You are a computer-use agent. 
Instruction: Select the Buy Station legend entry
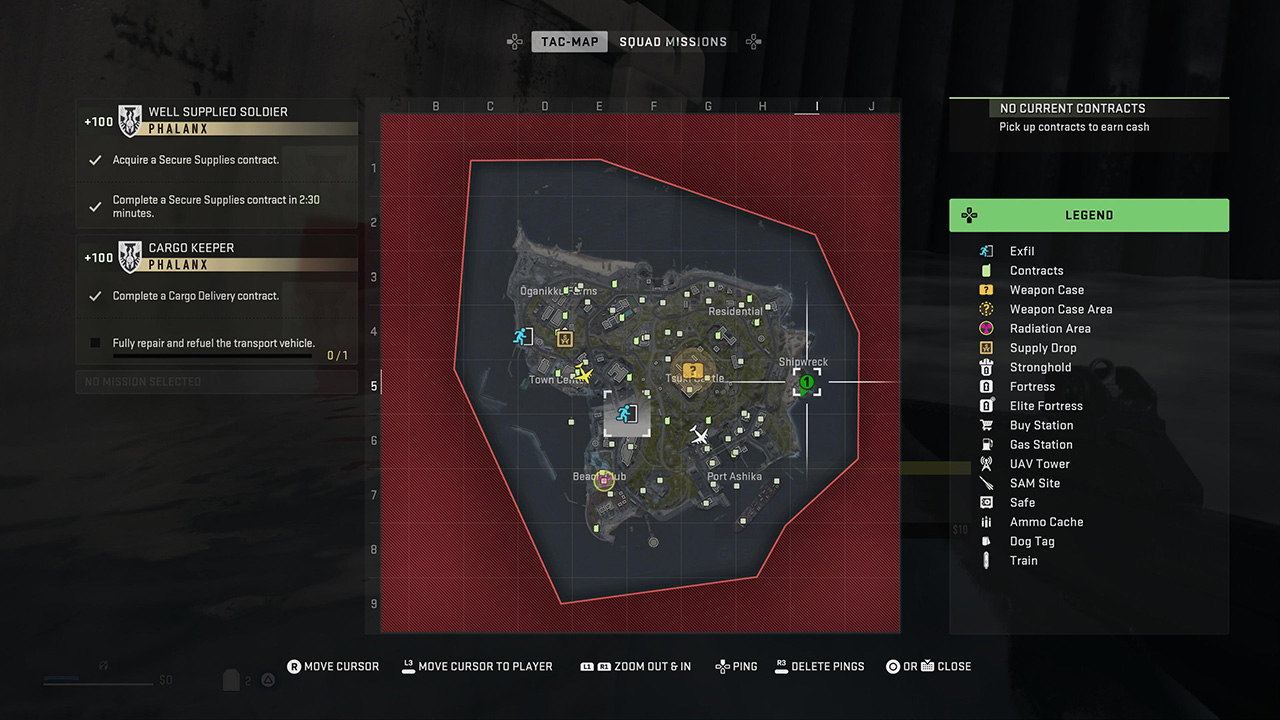(1041, 425)
